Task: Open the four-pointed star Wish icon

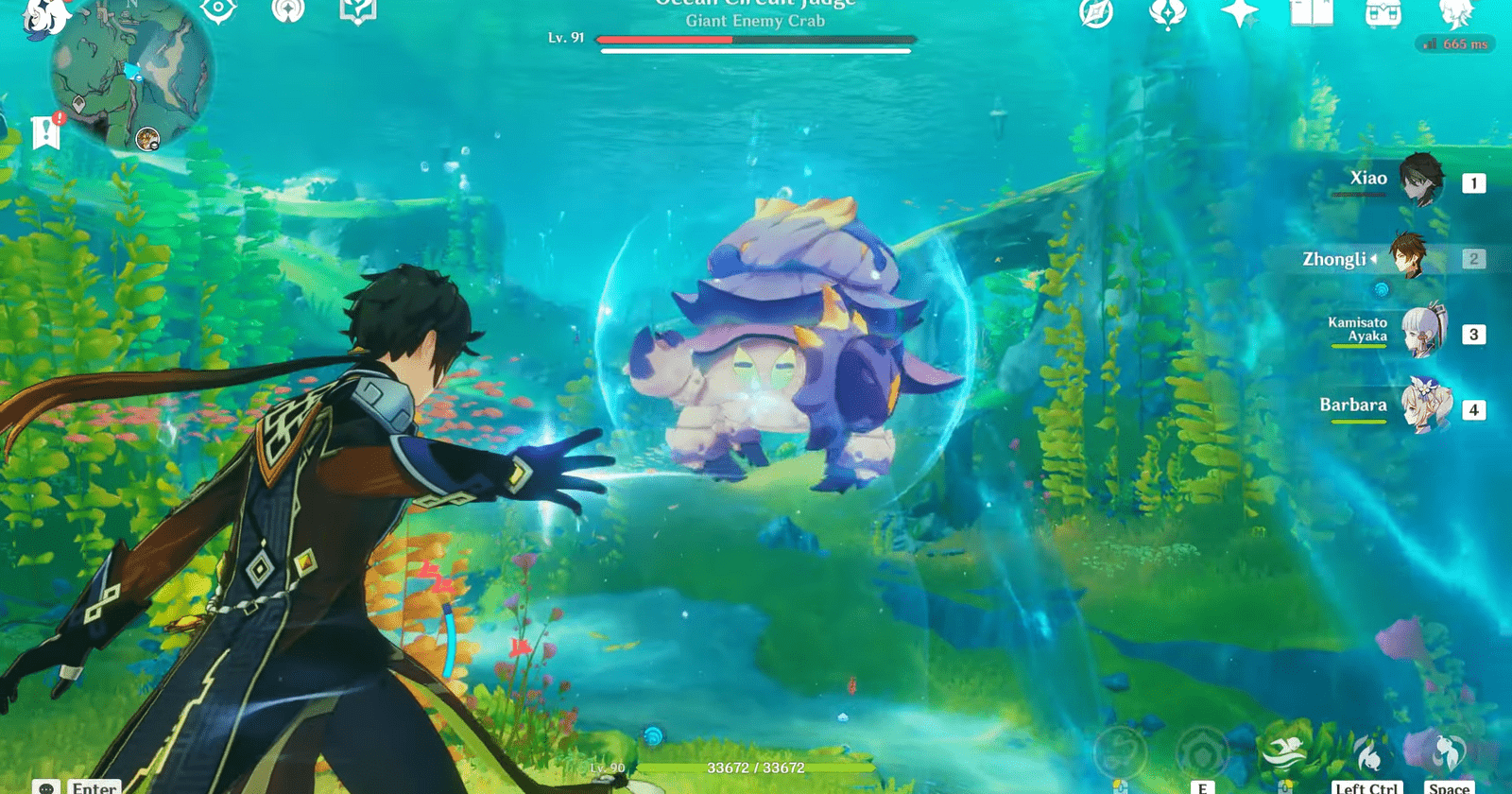Action: point(1239,13)
